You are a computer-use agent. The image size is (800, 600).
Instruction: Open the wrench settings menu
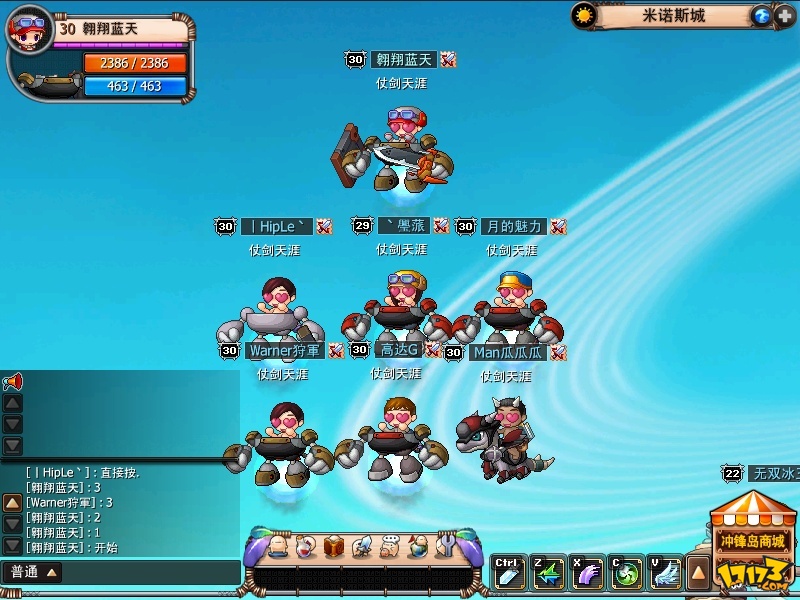coord(446,547)
